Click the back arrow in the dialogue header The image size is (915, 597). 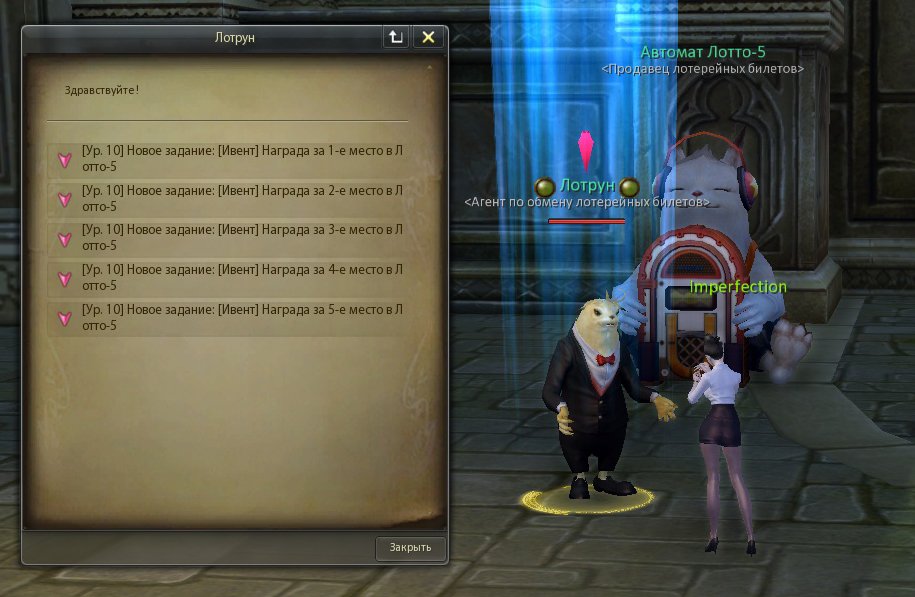pyautogui.click(x=396, y=37)
